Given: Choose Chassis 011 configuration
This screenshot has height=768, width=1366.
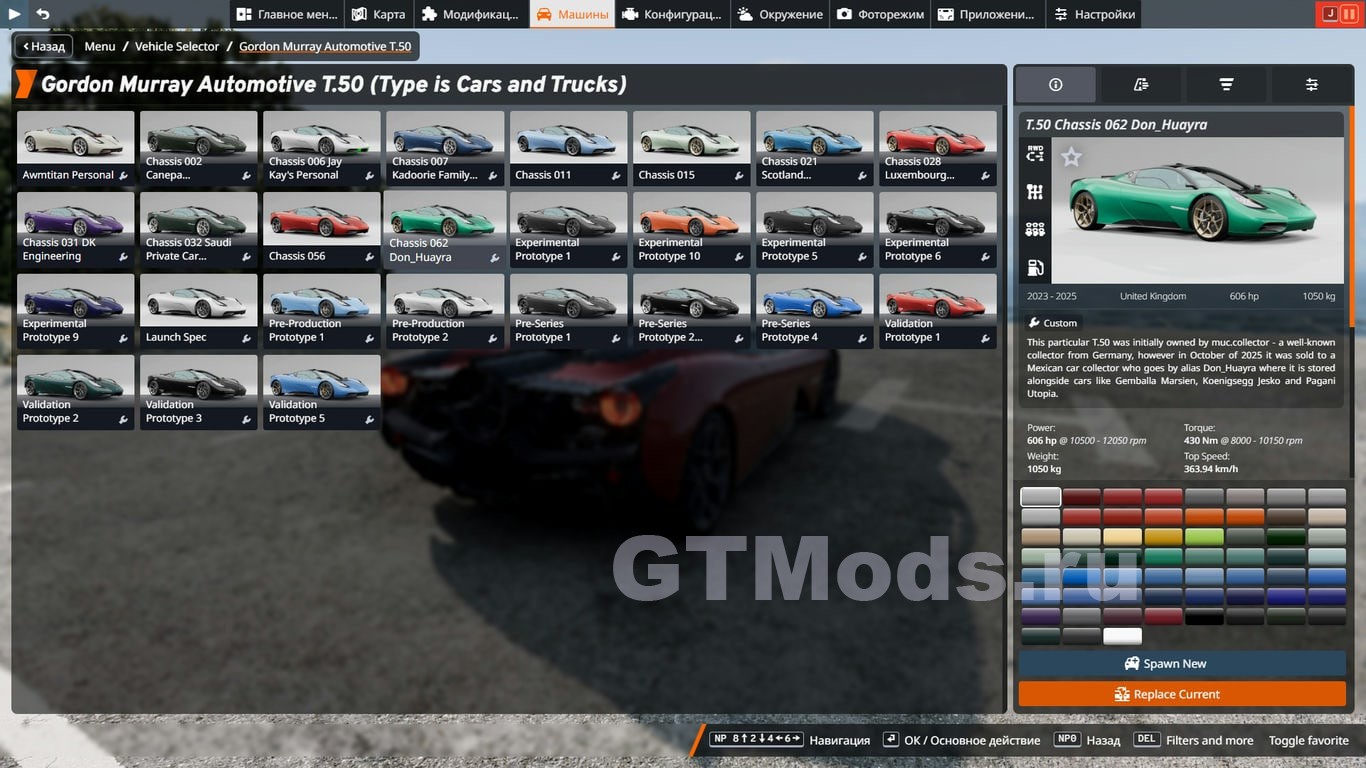Looking at the screenshot, I should [x=568, y=148].
